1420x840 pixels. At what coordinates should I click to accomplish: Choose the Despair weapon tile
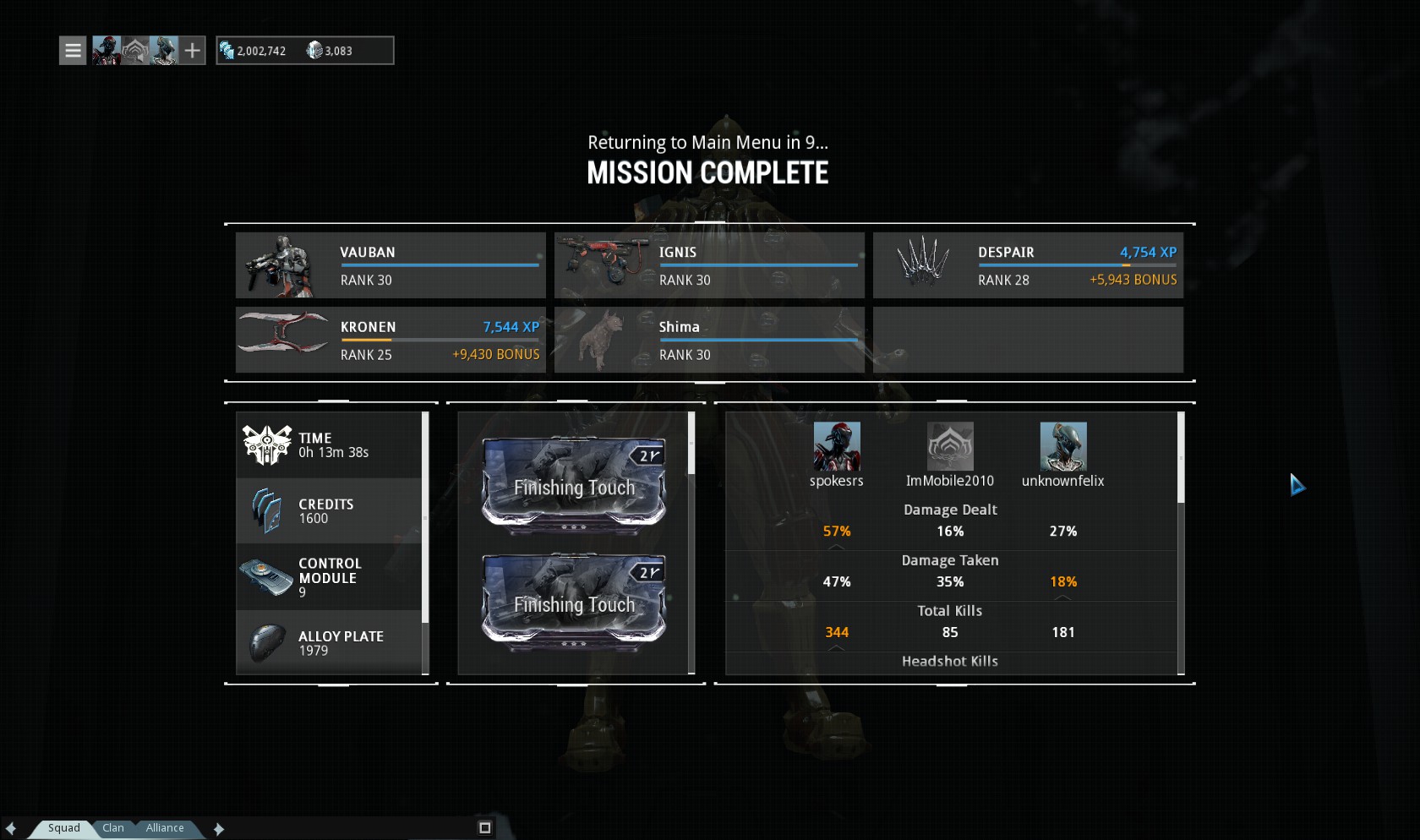coord(1028,265)
